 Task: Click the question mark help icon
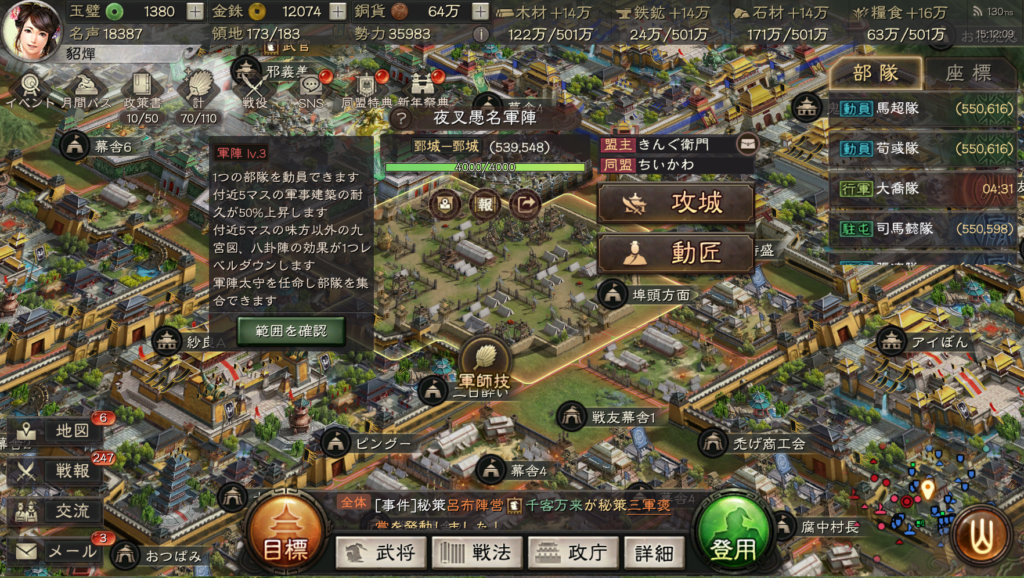click(403, 118)
